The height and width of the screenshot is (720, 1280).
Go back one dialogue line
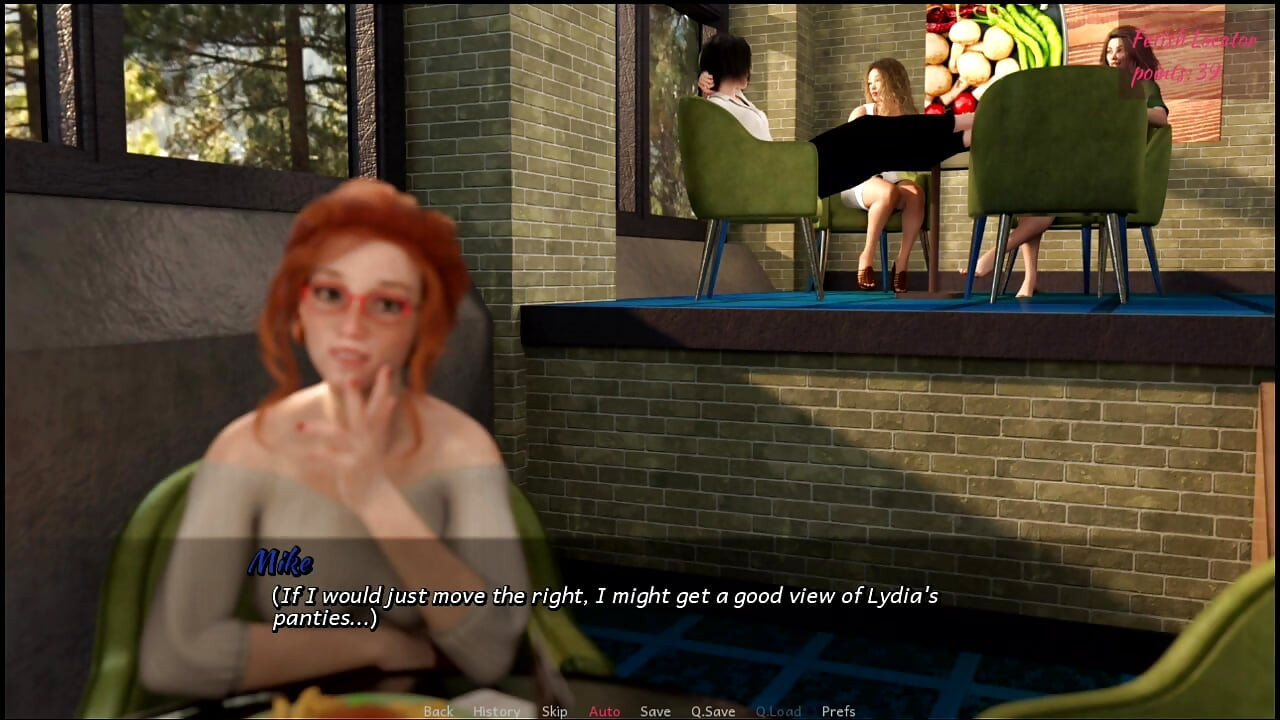[x=438, y=711]
